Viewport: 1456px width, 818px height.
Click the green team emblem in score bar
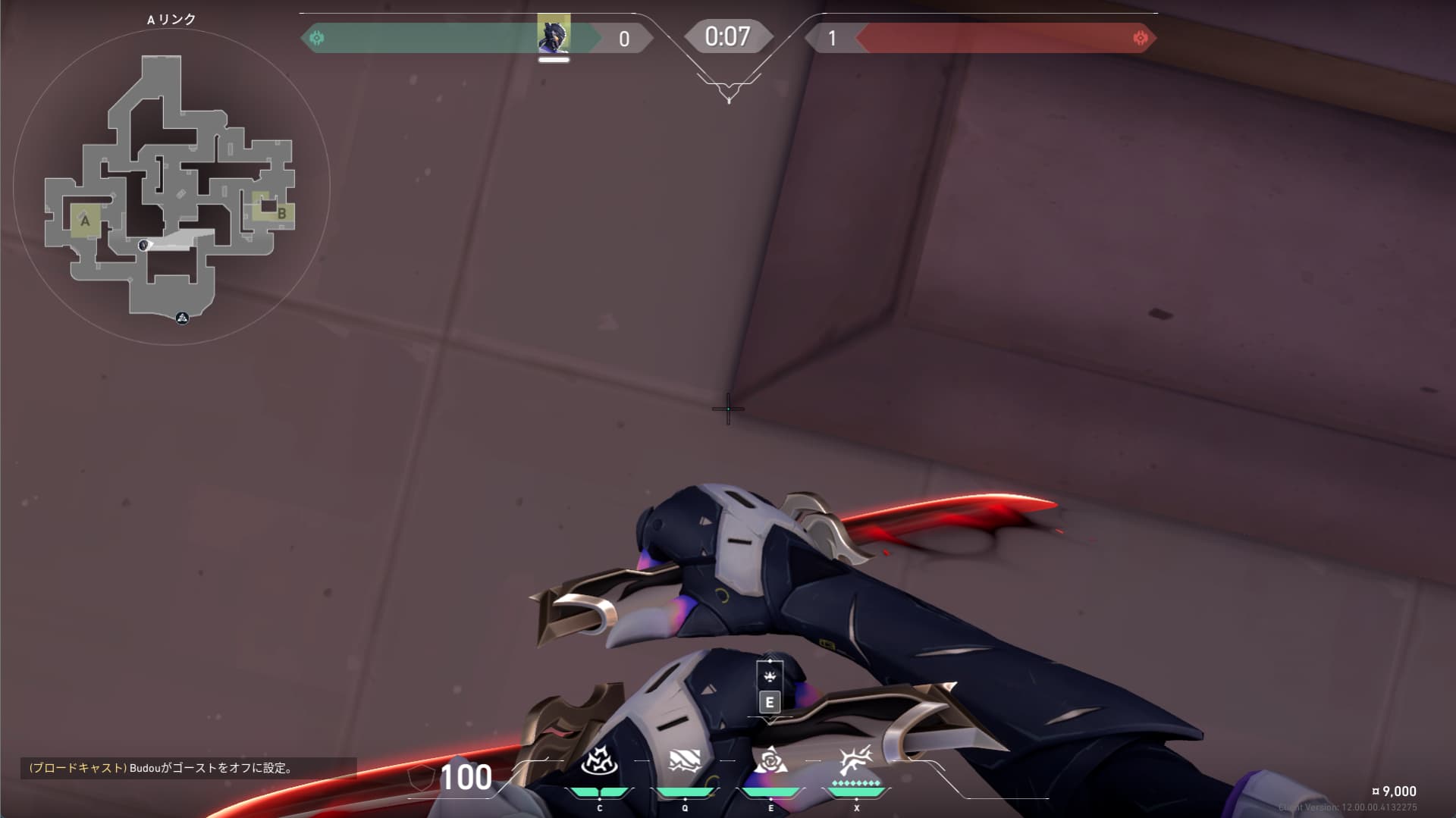317,38
